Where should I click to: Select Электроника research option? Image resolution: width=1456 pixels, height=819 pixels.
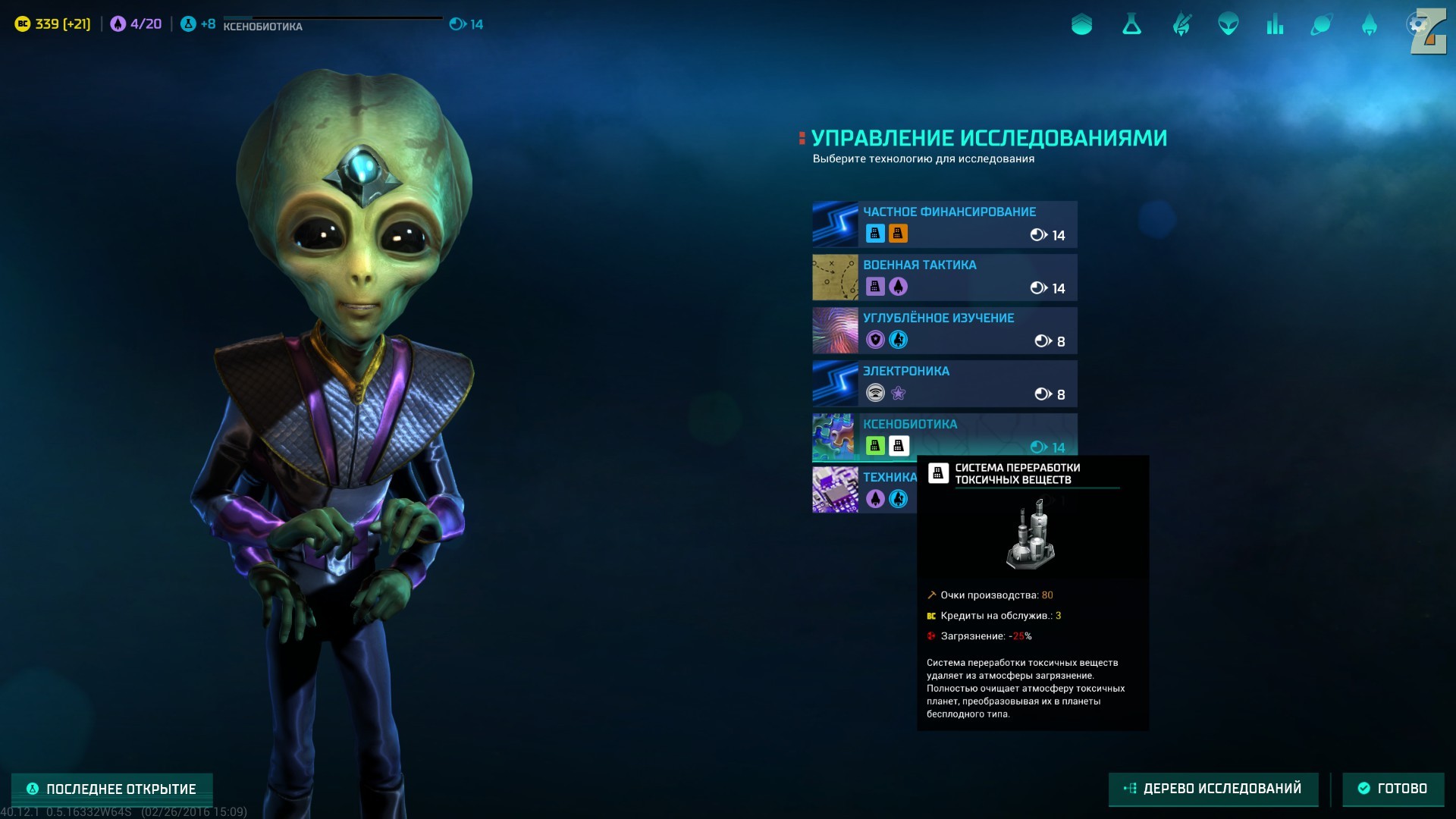click(x=944, y=383)
